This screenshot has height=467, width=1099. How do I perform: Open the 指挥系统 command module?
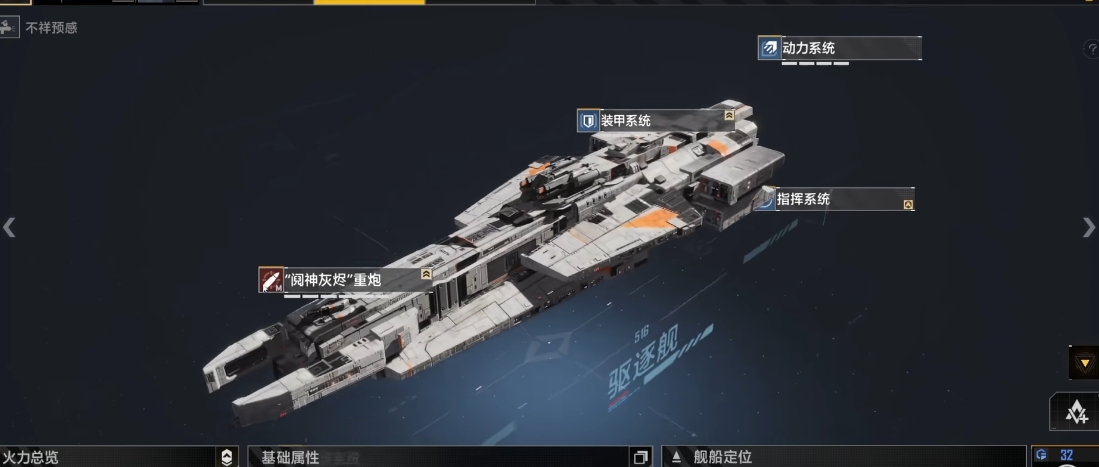pos(836,199)
